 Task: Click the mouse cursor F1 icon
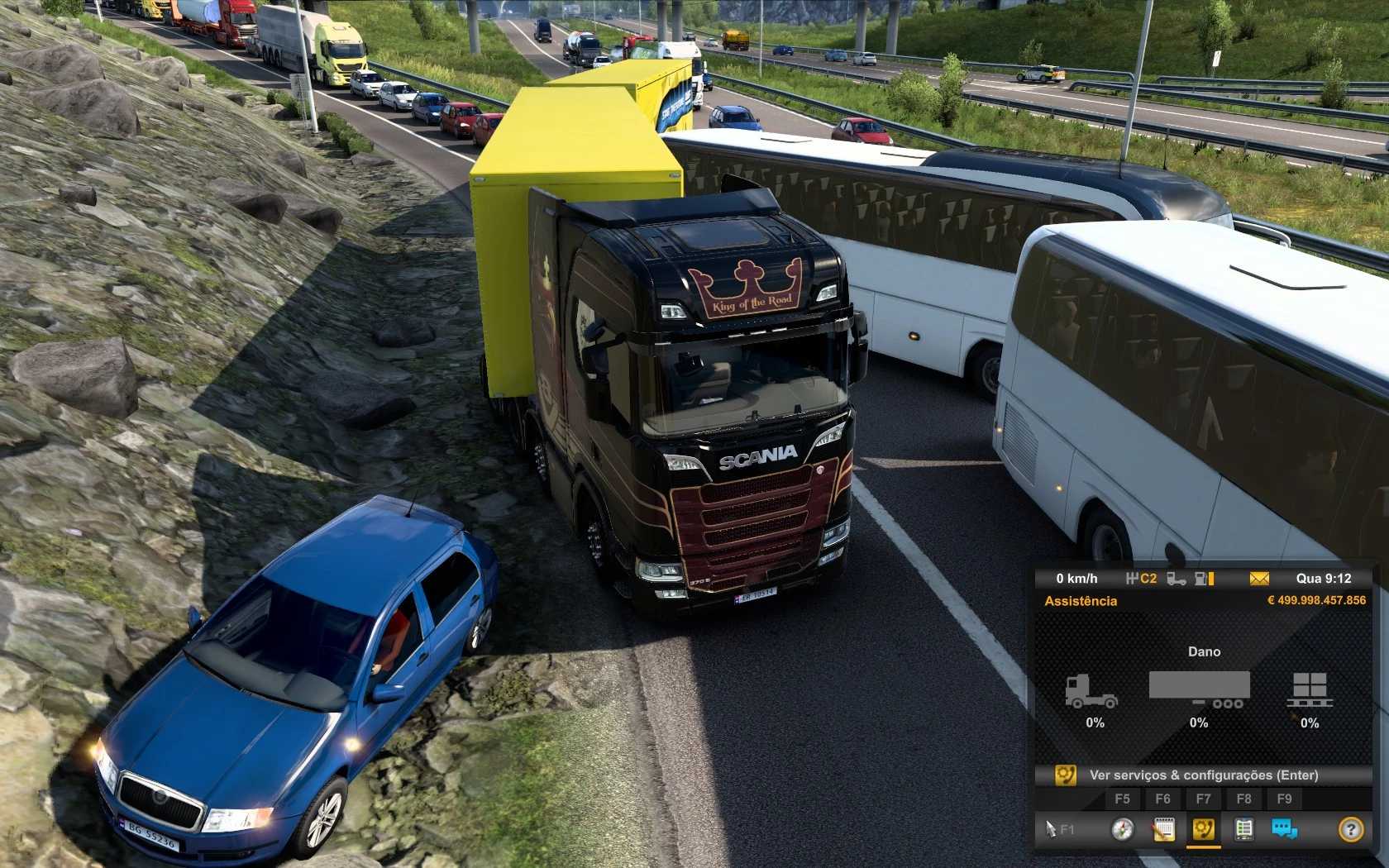pos(1058,829)
